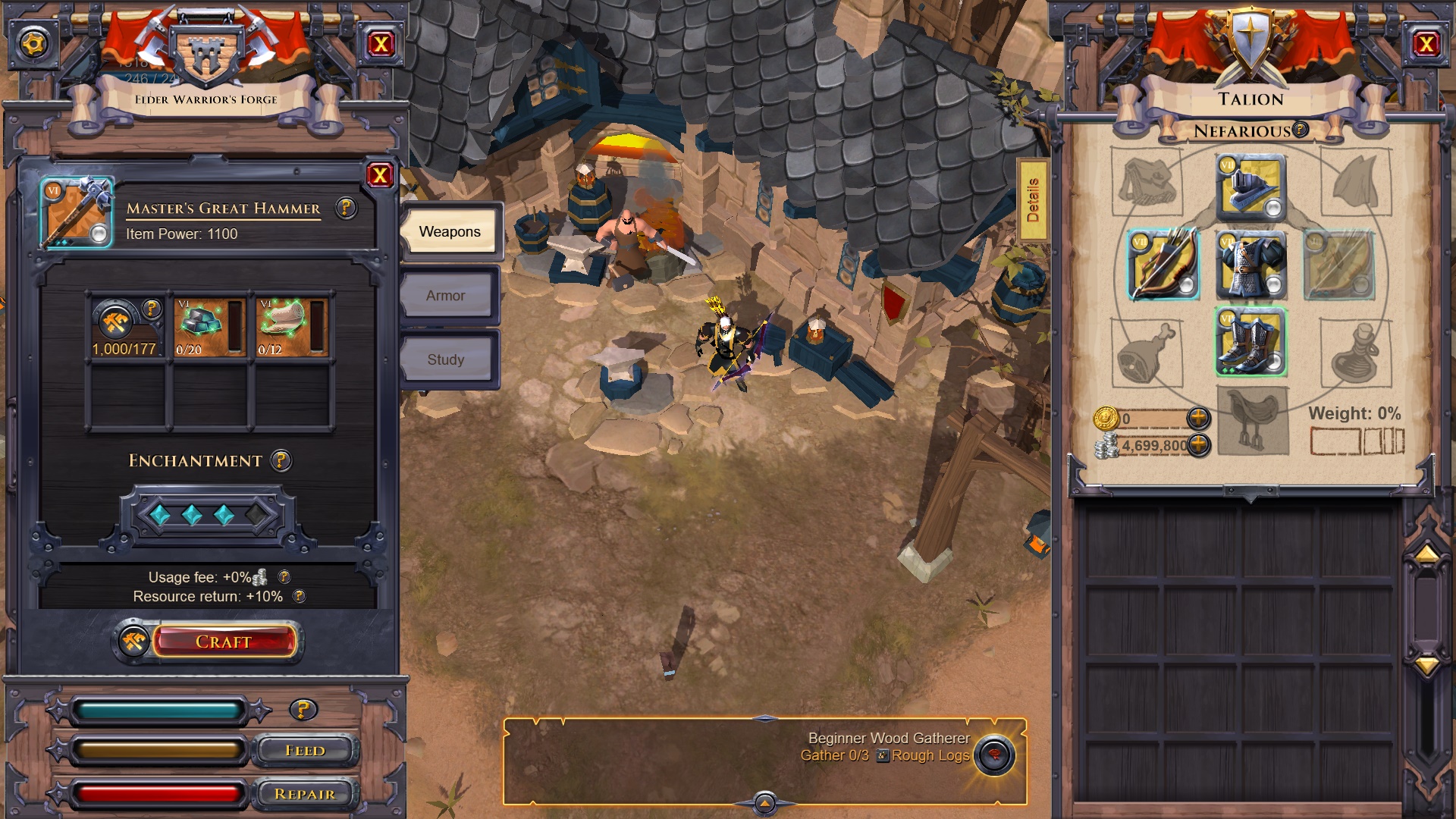Feed the forge building
This screenshot has height=819, width=1456.
pyautogui.click(x=305, y=751)
